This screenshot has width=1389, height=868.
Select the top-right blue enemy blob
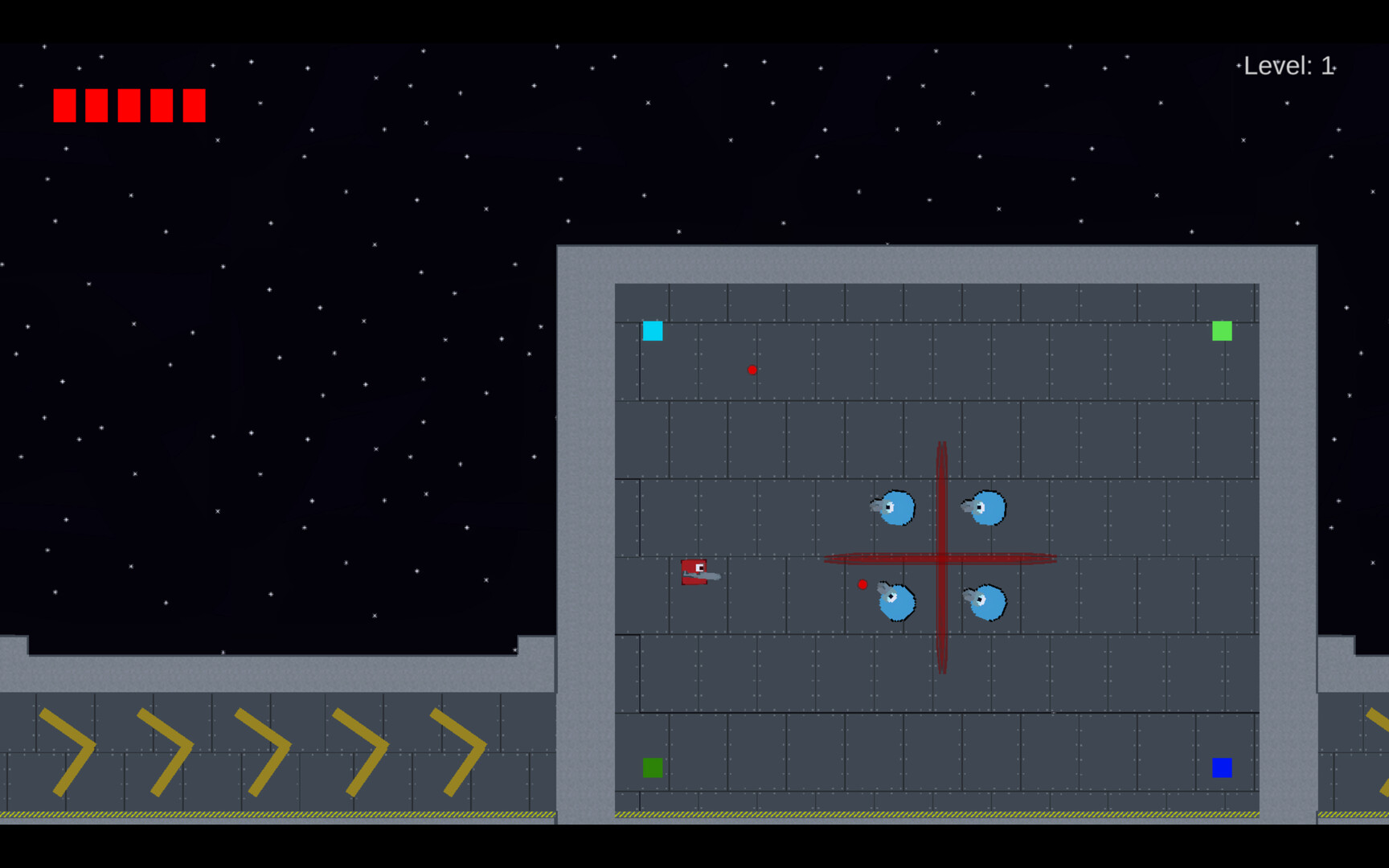point(989,508)
